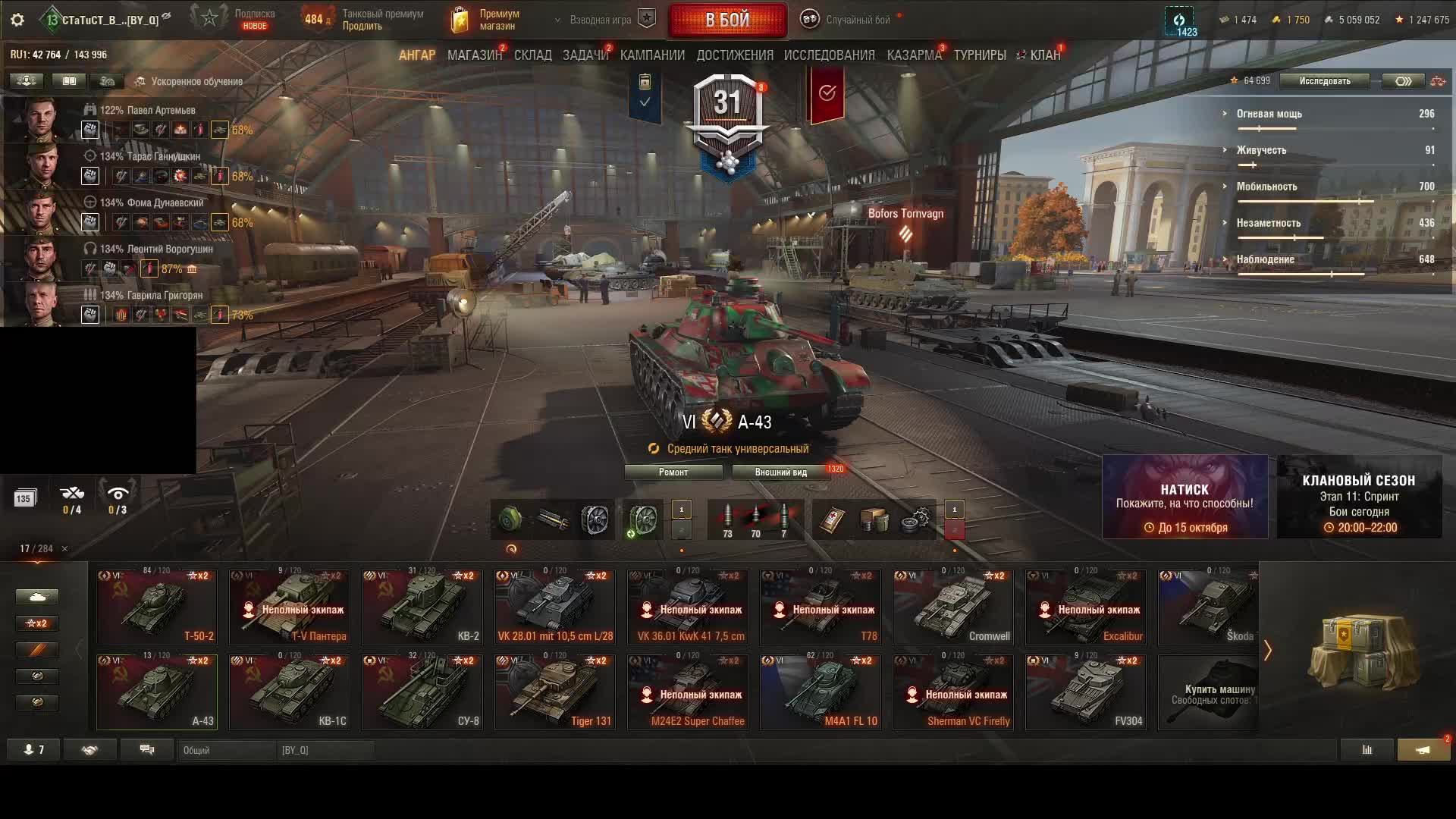Open the СКЛАД depot tab
The width and height of the screenshot is (1456, 819).
point(532,55)
